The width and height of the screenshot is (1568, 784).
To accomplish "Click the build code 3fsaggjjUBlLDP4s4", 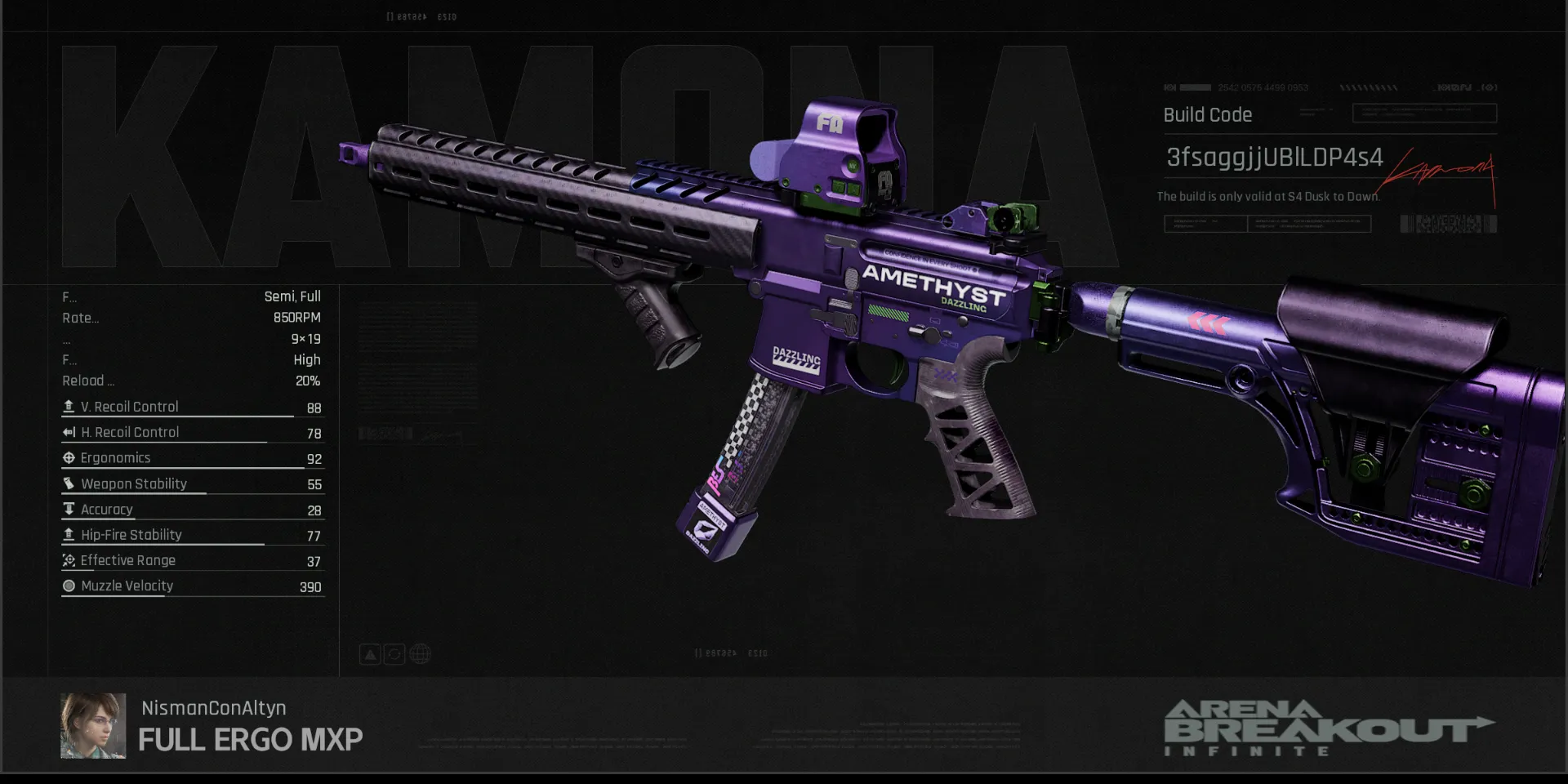I will coord(1274,158).
